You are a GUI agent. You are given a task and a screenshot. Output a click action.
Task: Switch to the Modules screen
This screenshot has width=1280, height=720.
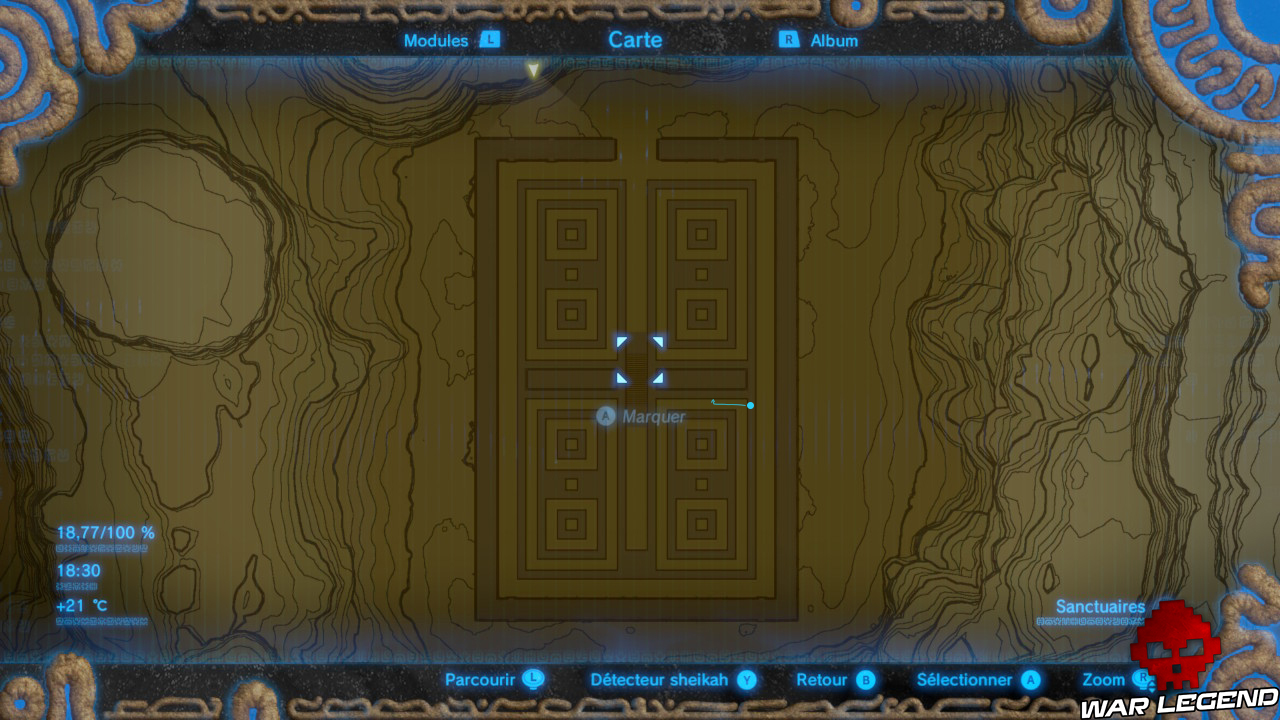click(437, 41)
